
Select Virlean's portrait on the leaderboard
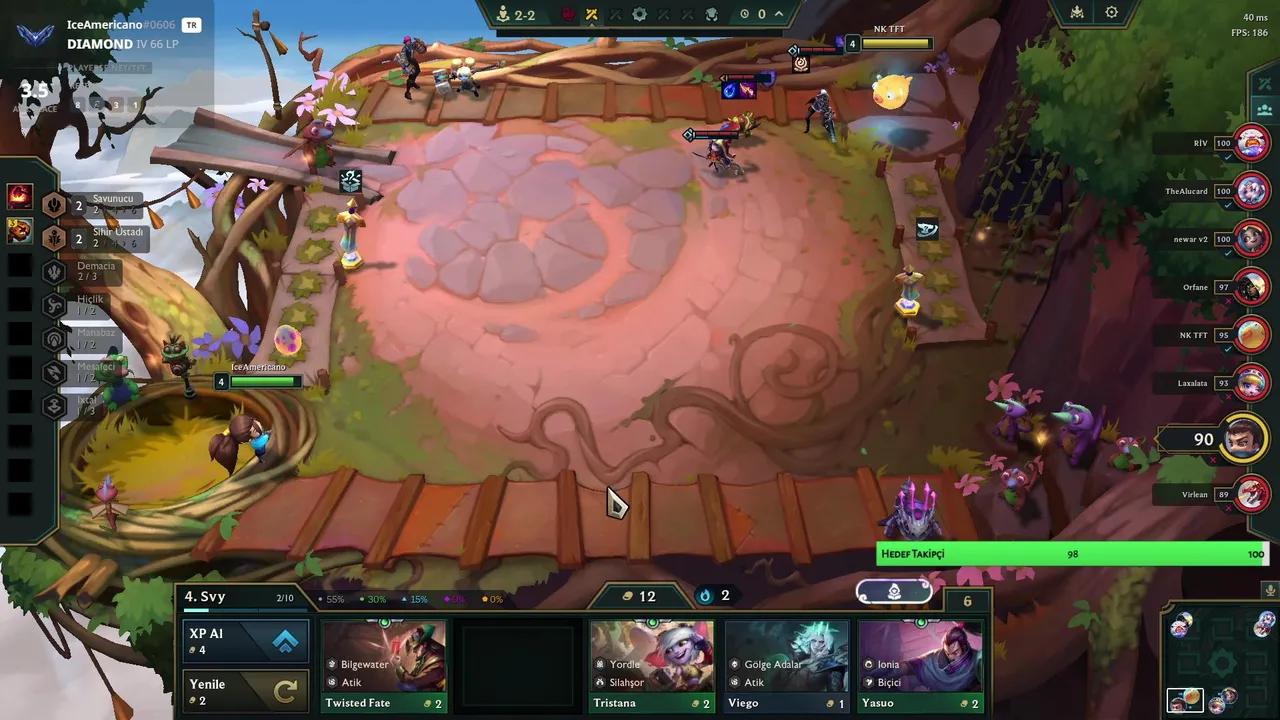pyautogui.click(x=1250, y=493)
